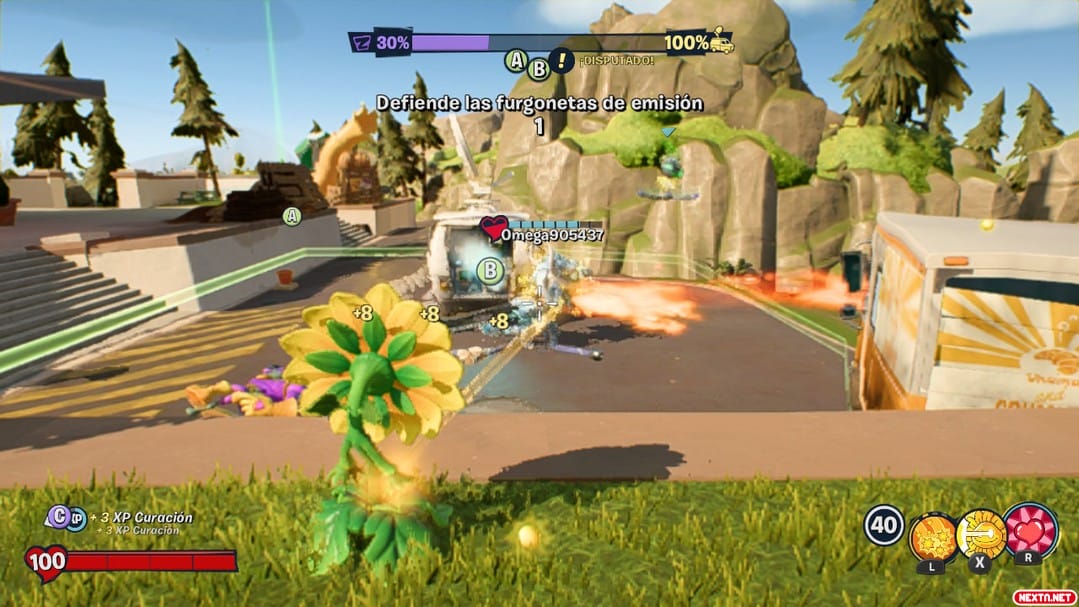Select the Omega905437 player nameplate
The width and height of the screenshot is (1079, 607).
point(552,235)
